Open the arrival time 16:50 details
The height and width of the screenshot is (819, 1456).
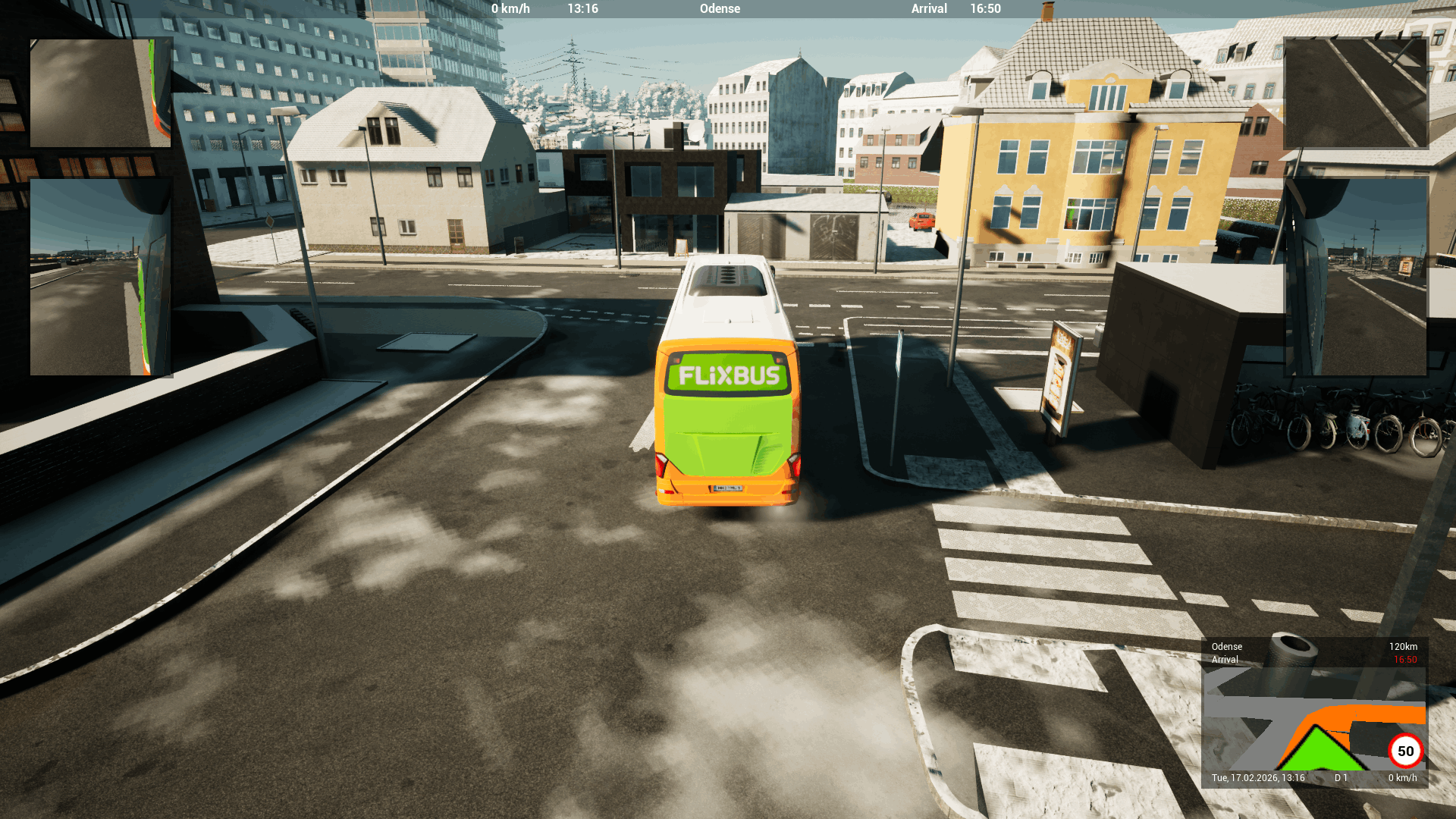[x=984, y=8]
